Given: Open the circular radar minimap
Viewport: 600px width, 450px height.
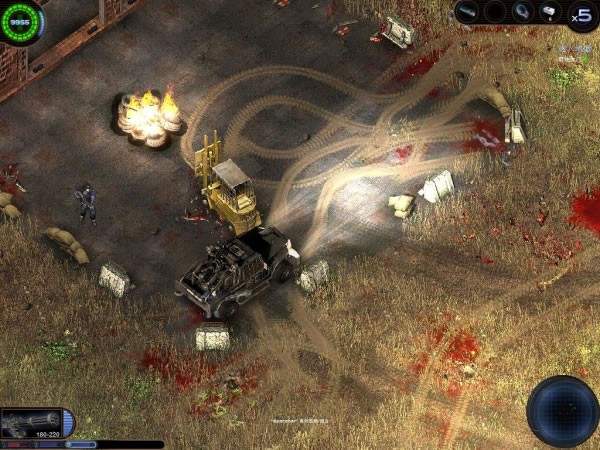Looking at the screenshot, I should point(563,411).
